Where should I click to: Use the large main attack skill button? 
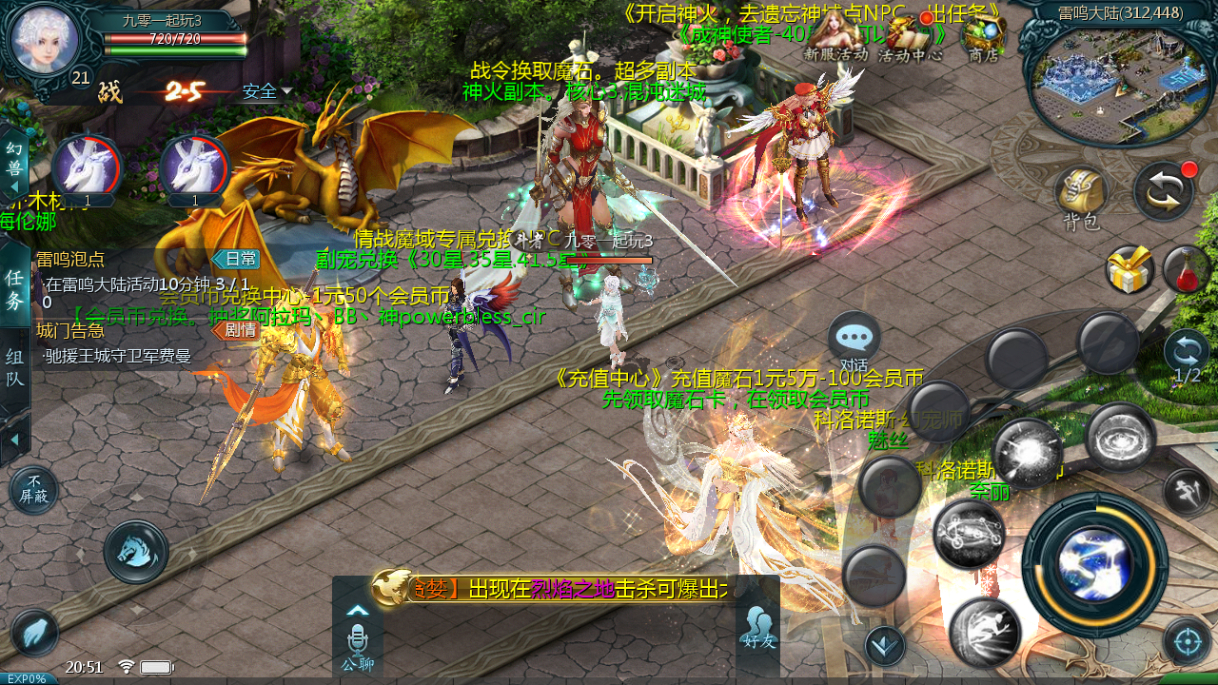pos(1094,565)
